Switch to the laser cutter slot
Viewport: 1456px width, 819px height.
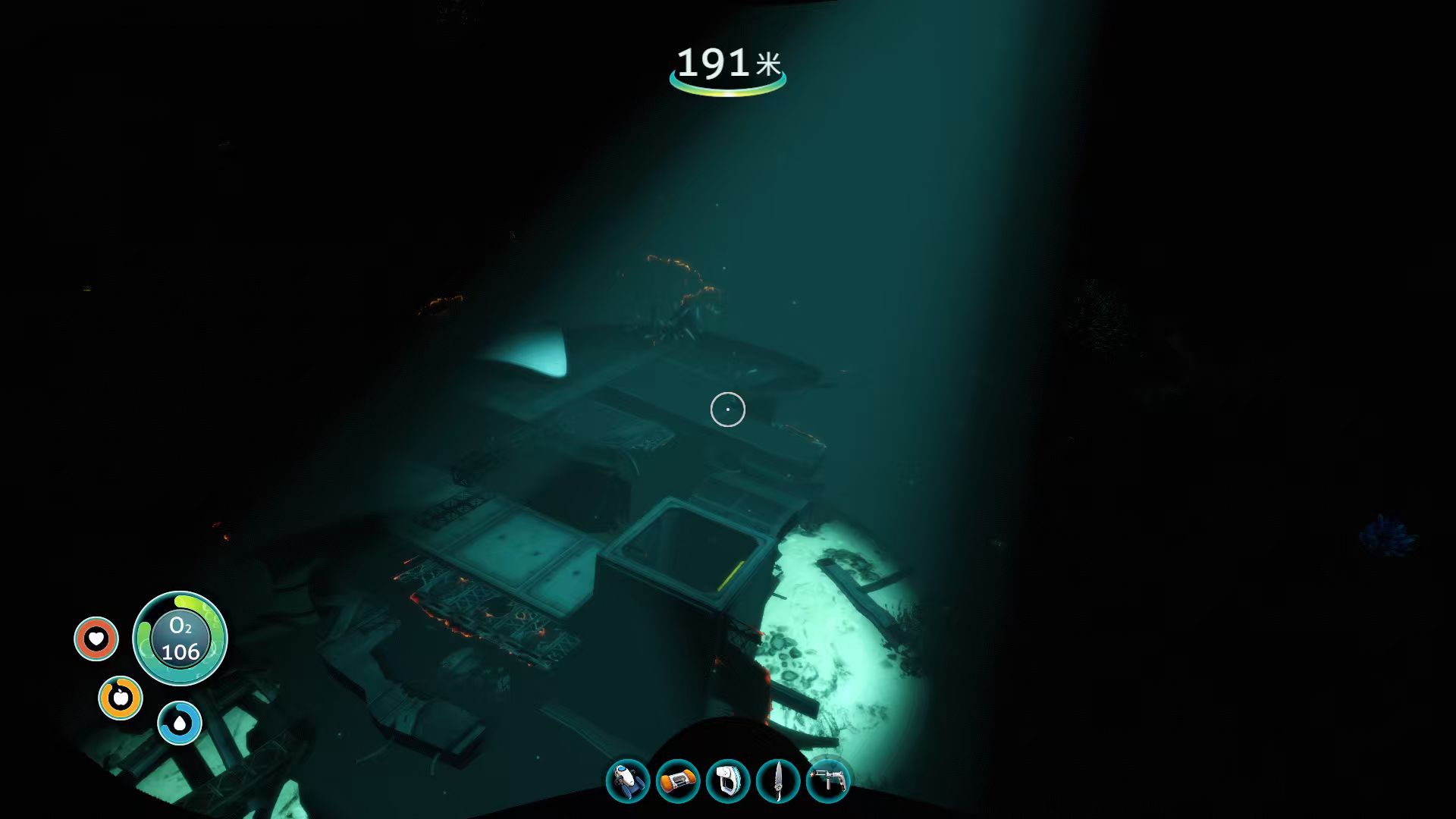[x=828, y=781]
